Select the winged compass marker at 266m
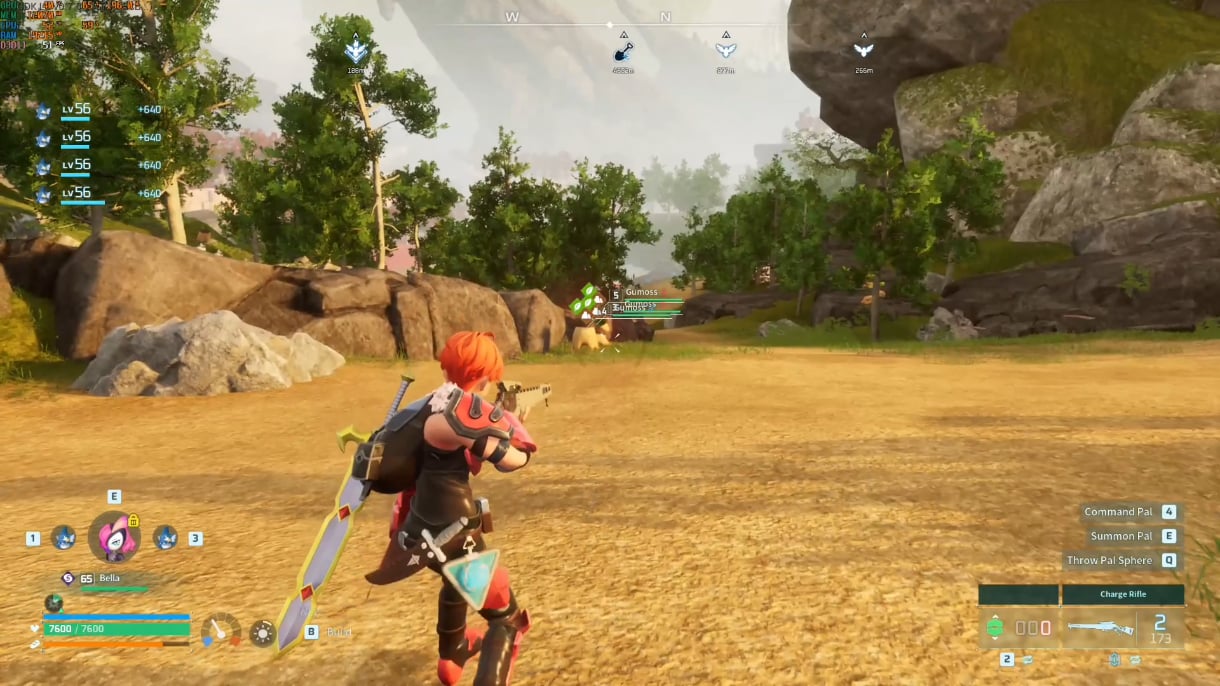 (863, 50)
